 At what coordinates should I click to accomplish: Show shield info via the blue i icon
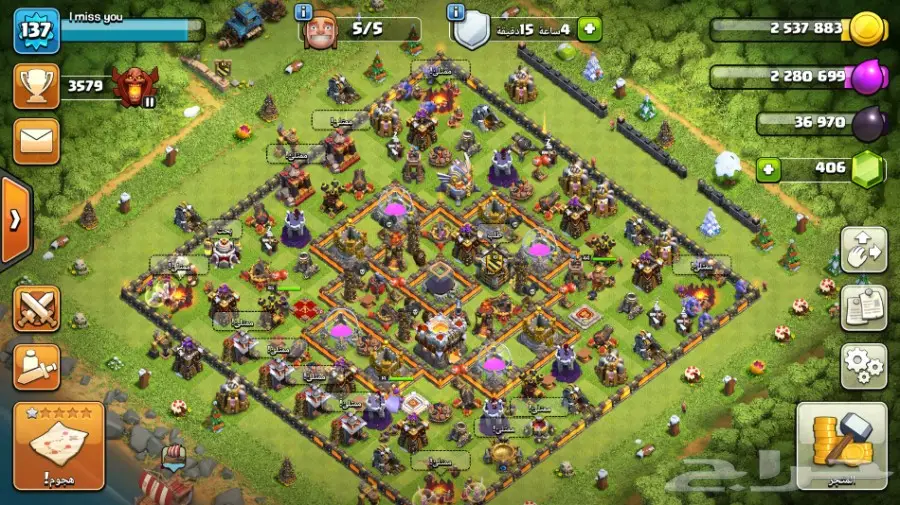coord(456,12)
